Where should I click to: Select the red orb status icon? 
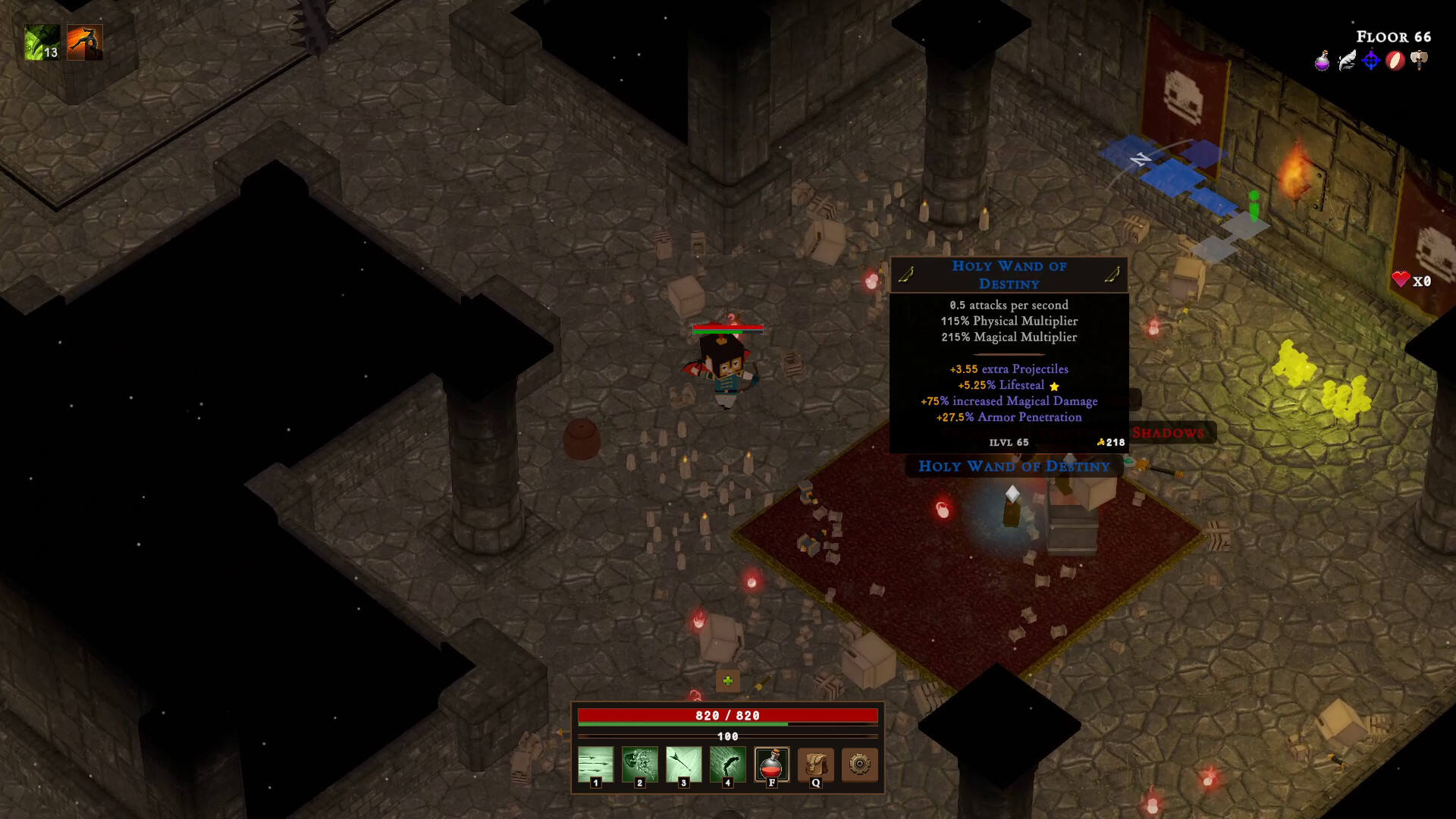click(1395, 61)
